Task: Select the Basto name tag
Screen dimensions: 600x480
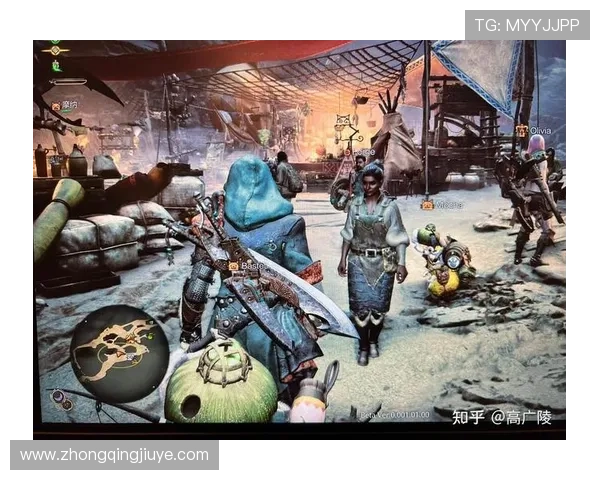Action: [x=247, y=267]
